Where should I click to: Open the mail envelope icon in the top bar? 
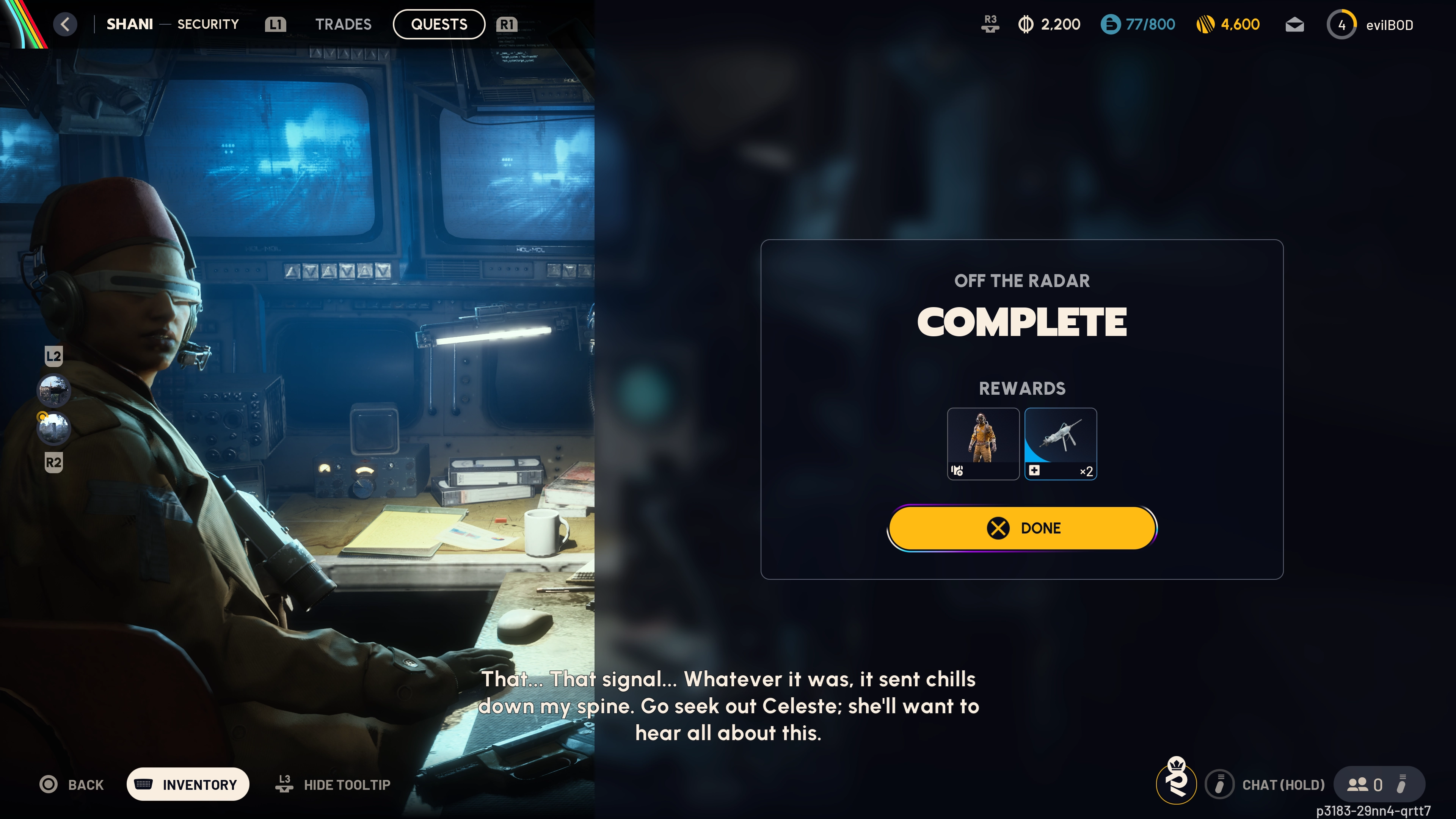(x=1294, y=24)
